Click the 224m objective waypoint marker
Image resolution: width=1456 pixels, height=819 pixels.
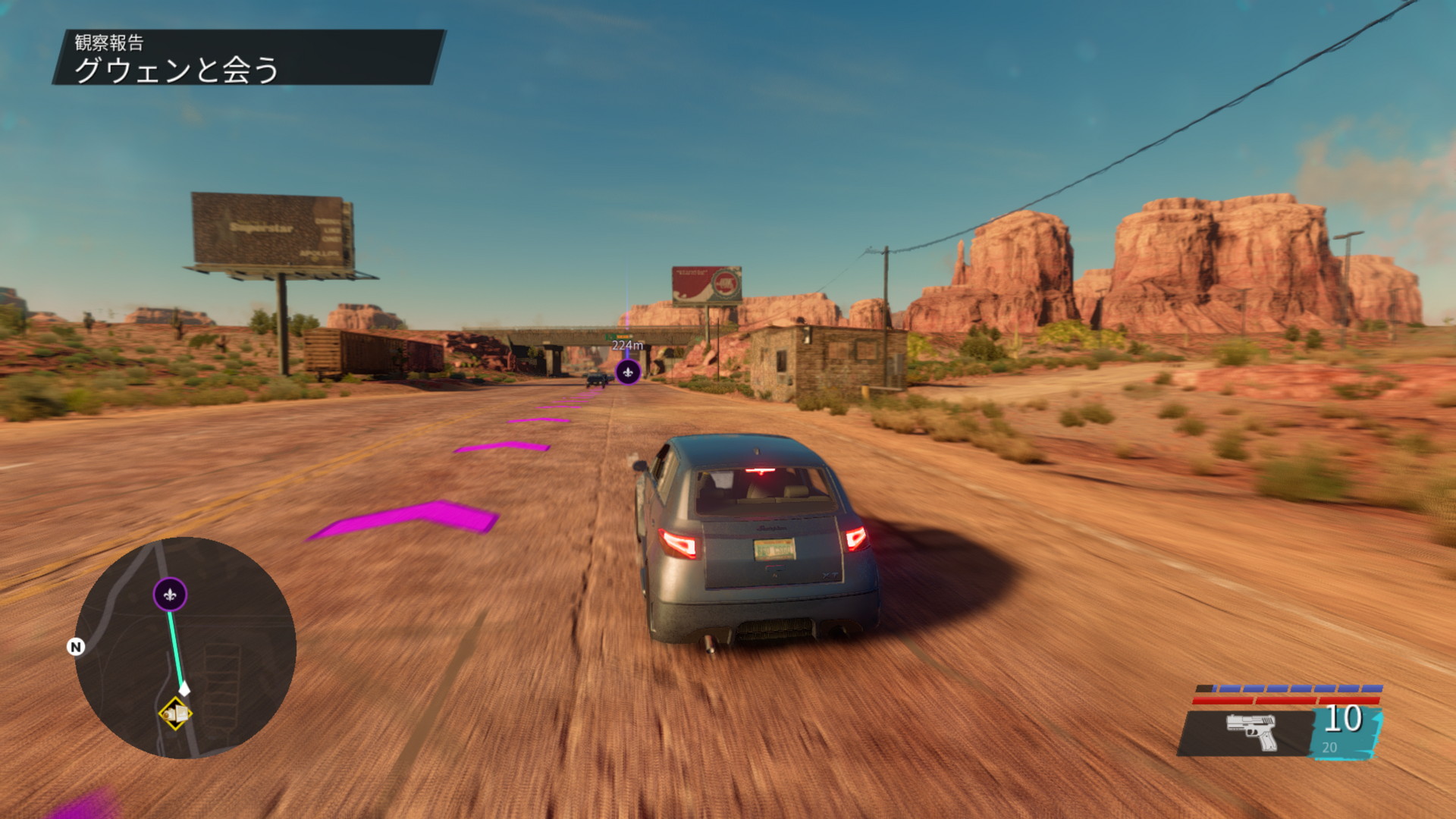coord(628,372)
